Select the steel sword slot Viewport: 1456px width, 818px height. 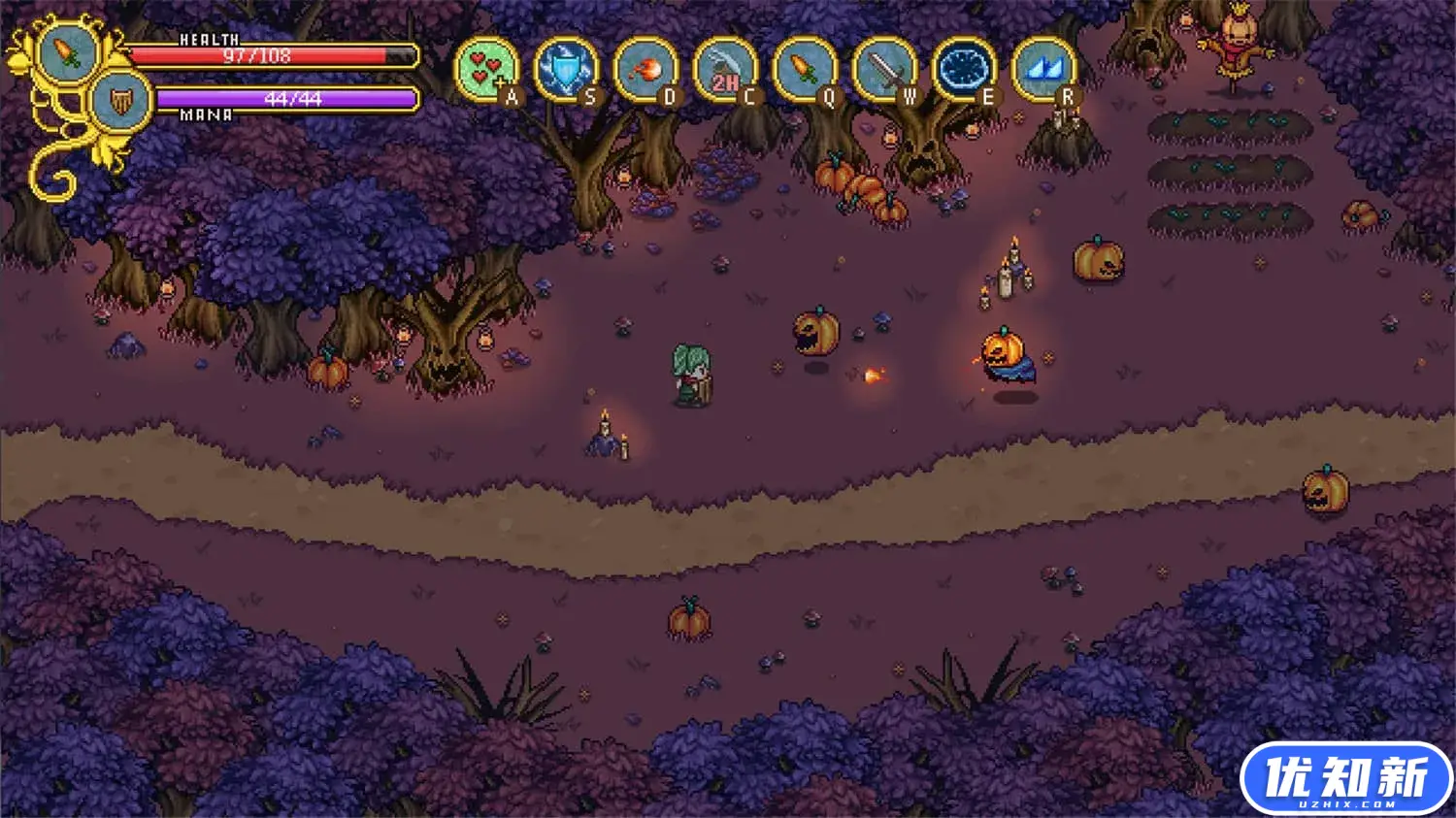[x=883, y=70]
